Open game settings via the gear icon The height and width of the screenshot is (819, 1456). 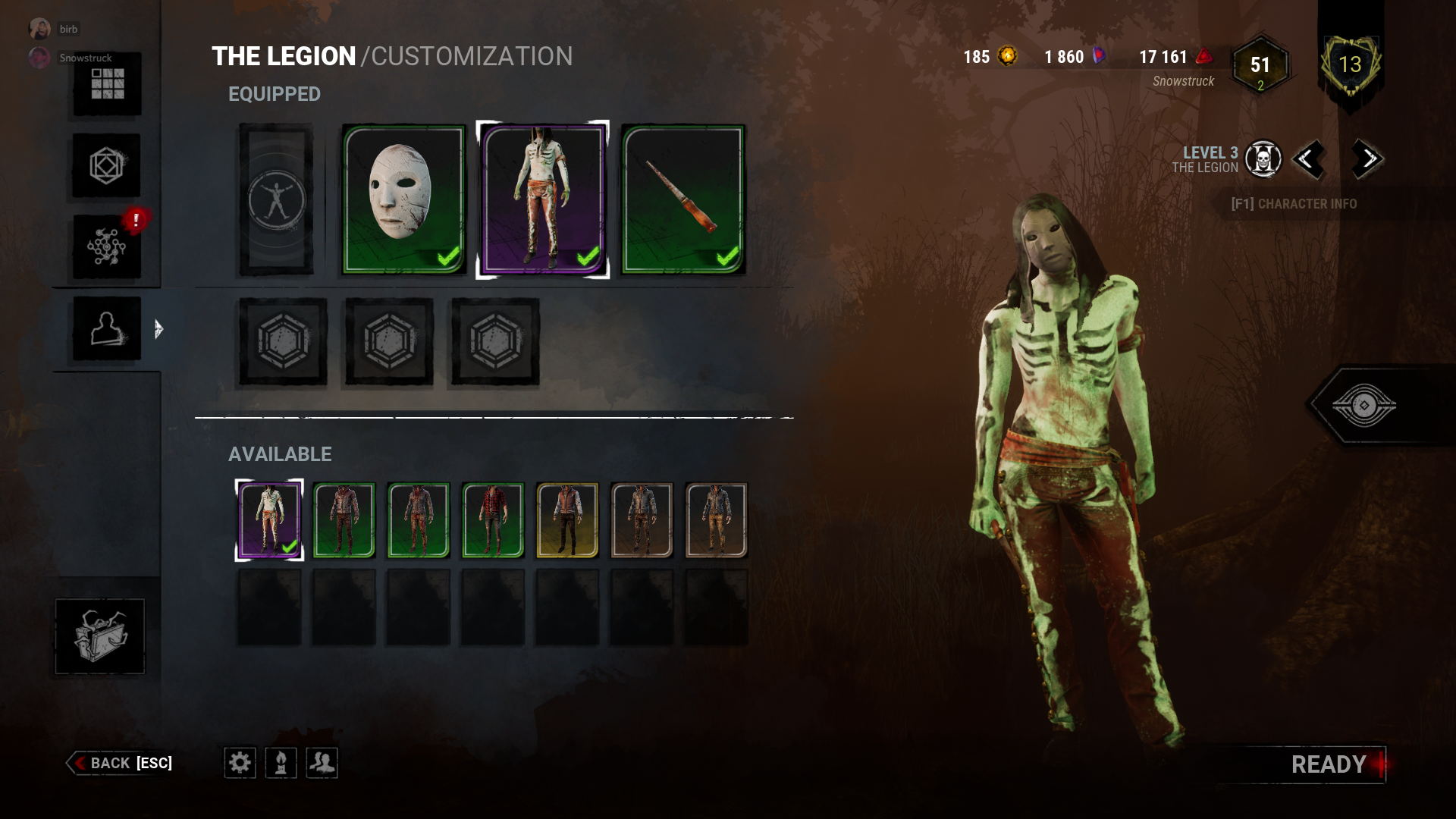(240, 763)
